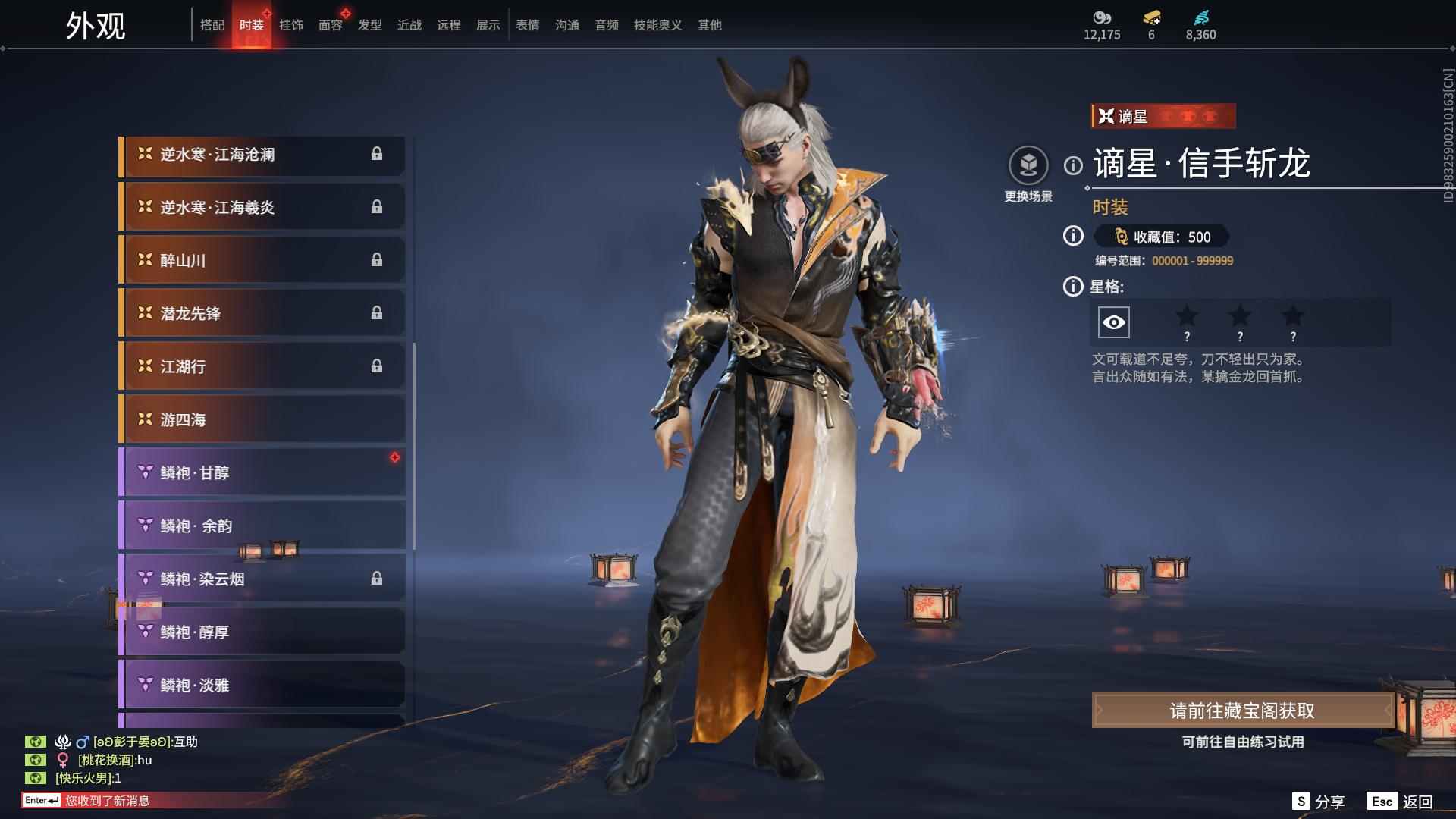Open the 近战 melee tab

pos(409,25)
